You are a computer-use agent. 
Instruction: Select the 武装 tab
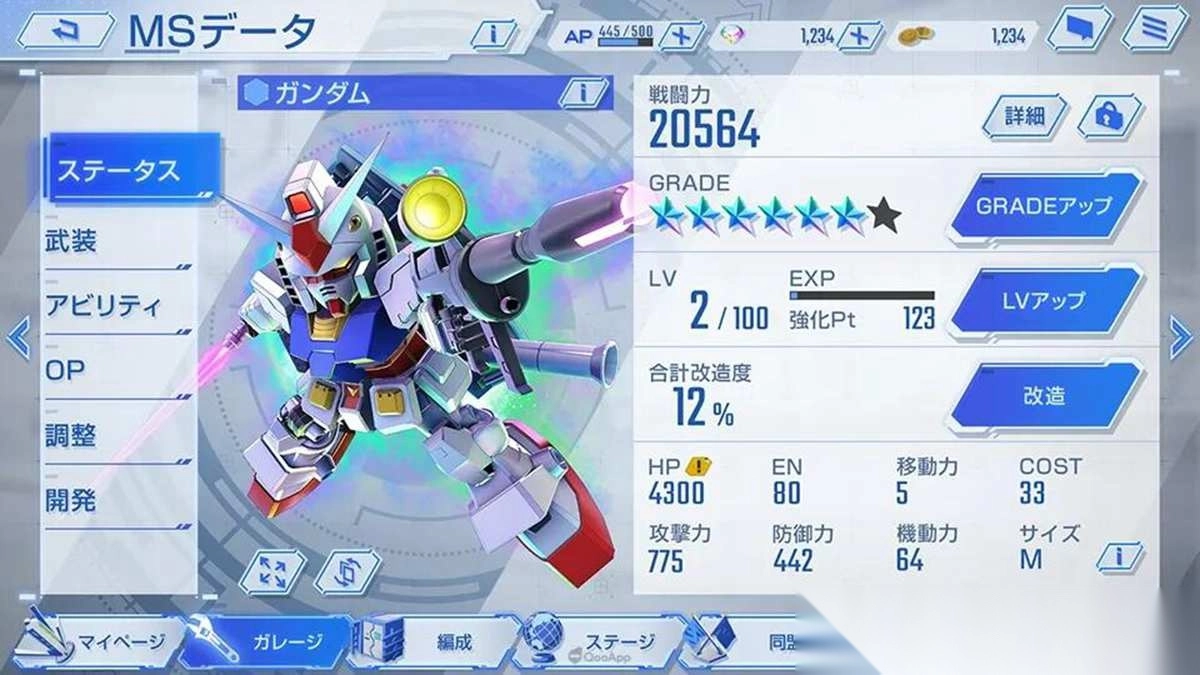pyautogui.click(x=117, y=241)
